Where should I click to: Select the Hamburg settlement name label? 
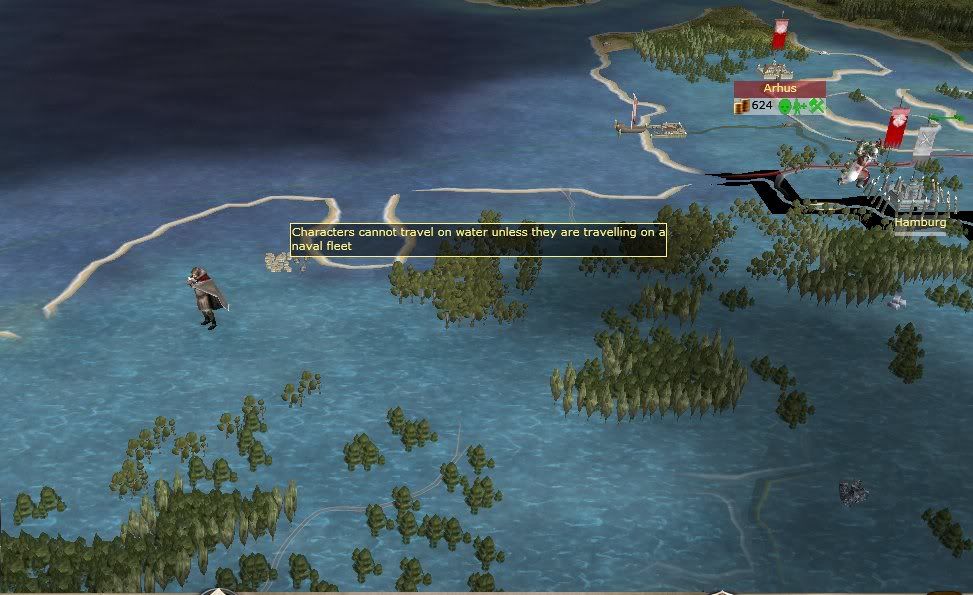[x=920, y=222]
